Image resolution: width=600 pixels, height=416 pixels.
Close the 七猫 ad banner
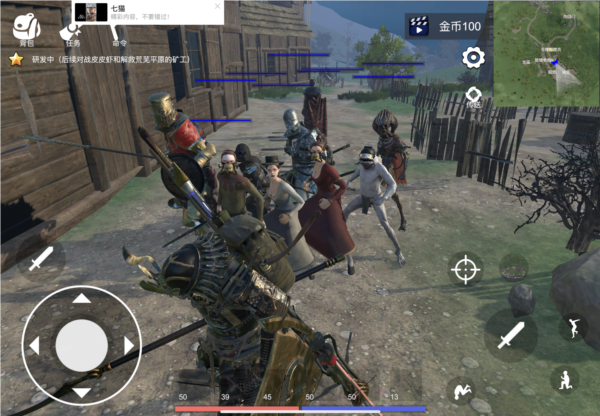click(217, 6)
